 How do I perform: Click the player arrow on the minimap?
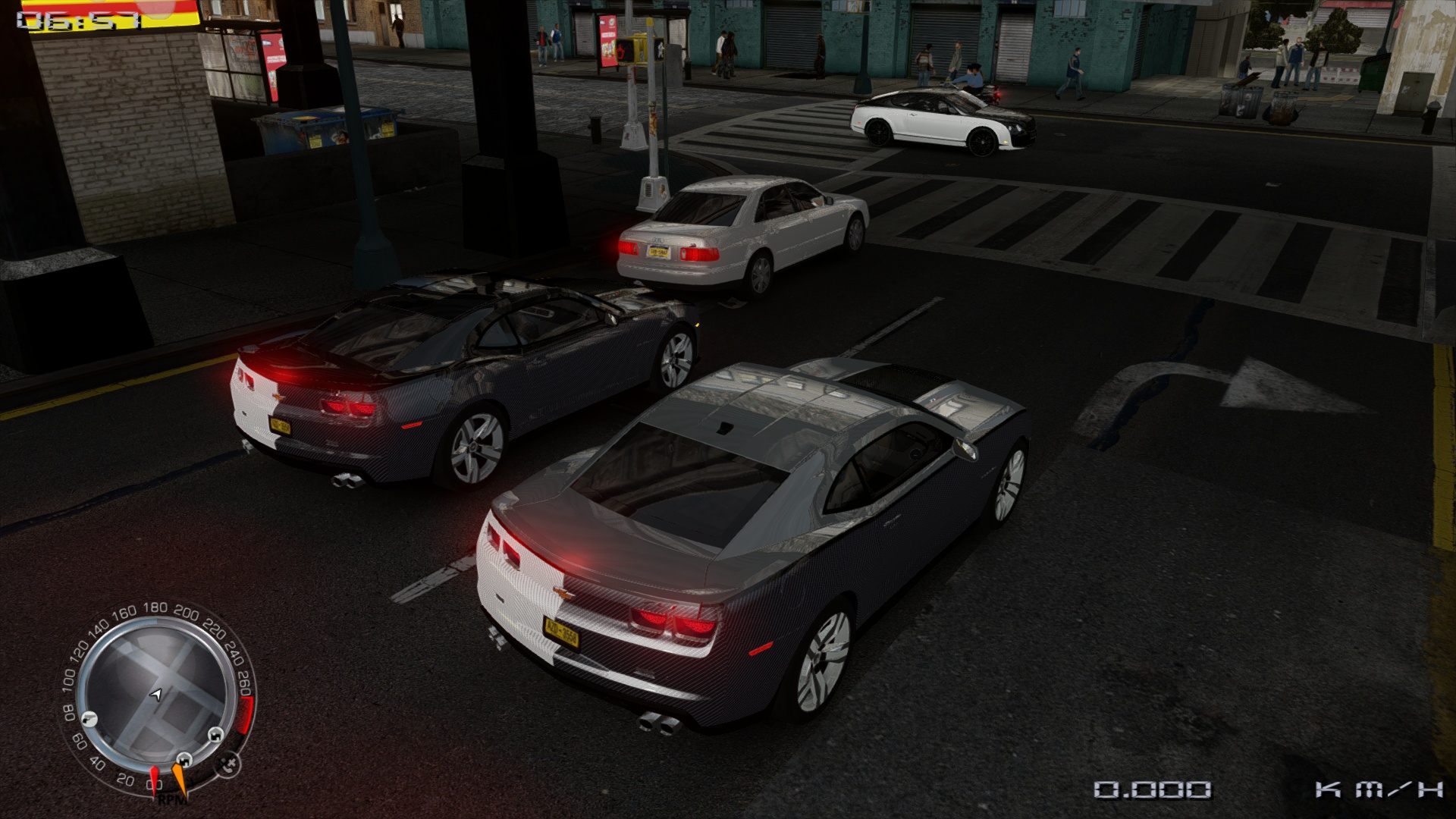click(x=156, y=694)
